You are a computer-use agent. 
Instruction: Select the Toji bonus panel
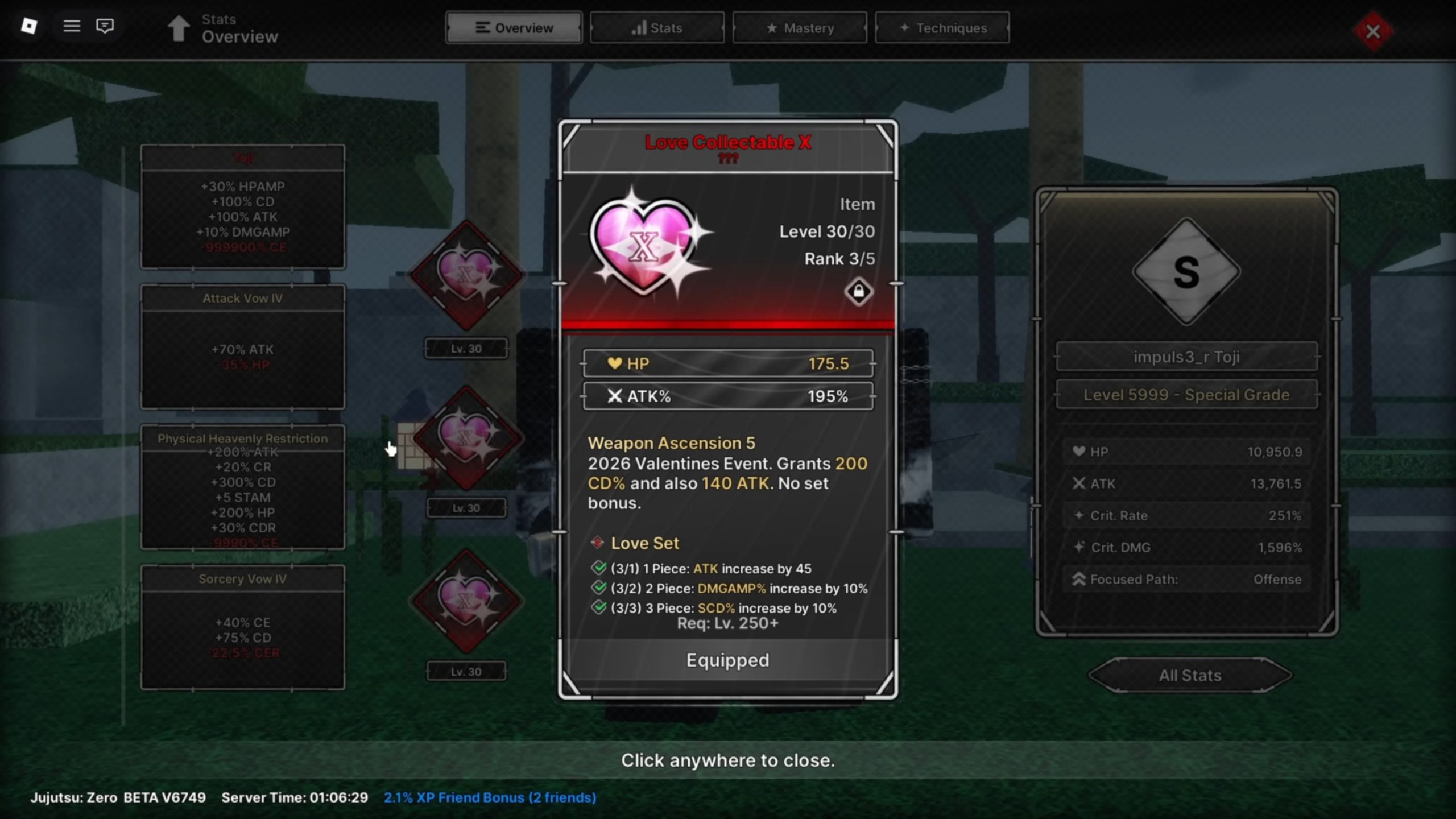243,206
